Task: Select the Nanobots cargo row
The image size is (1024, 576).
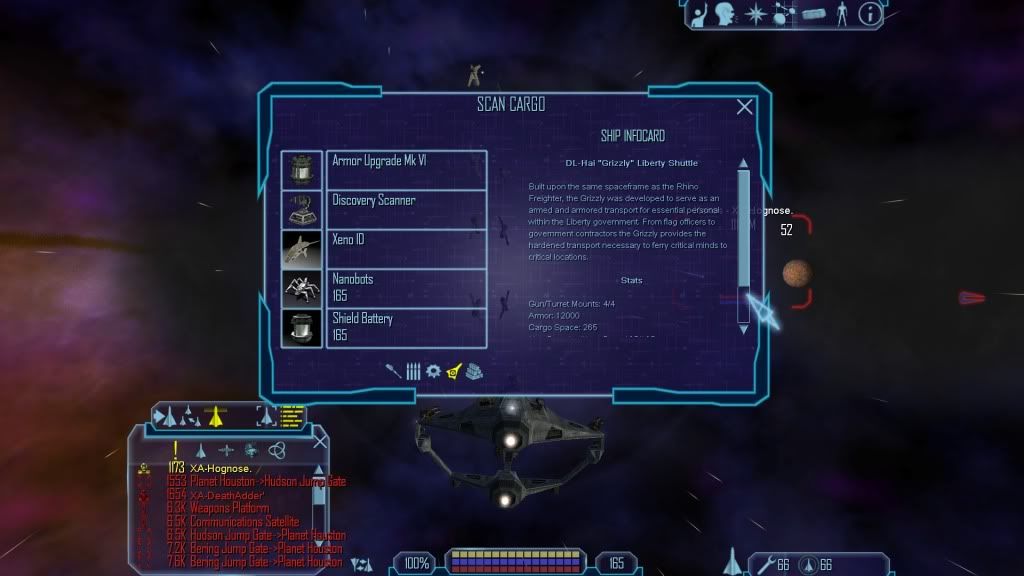Action: (x=406, y=288)
